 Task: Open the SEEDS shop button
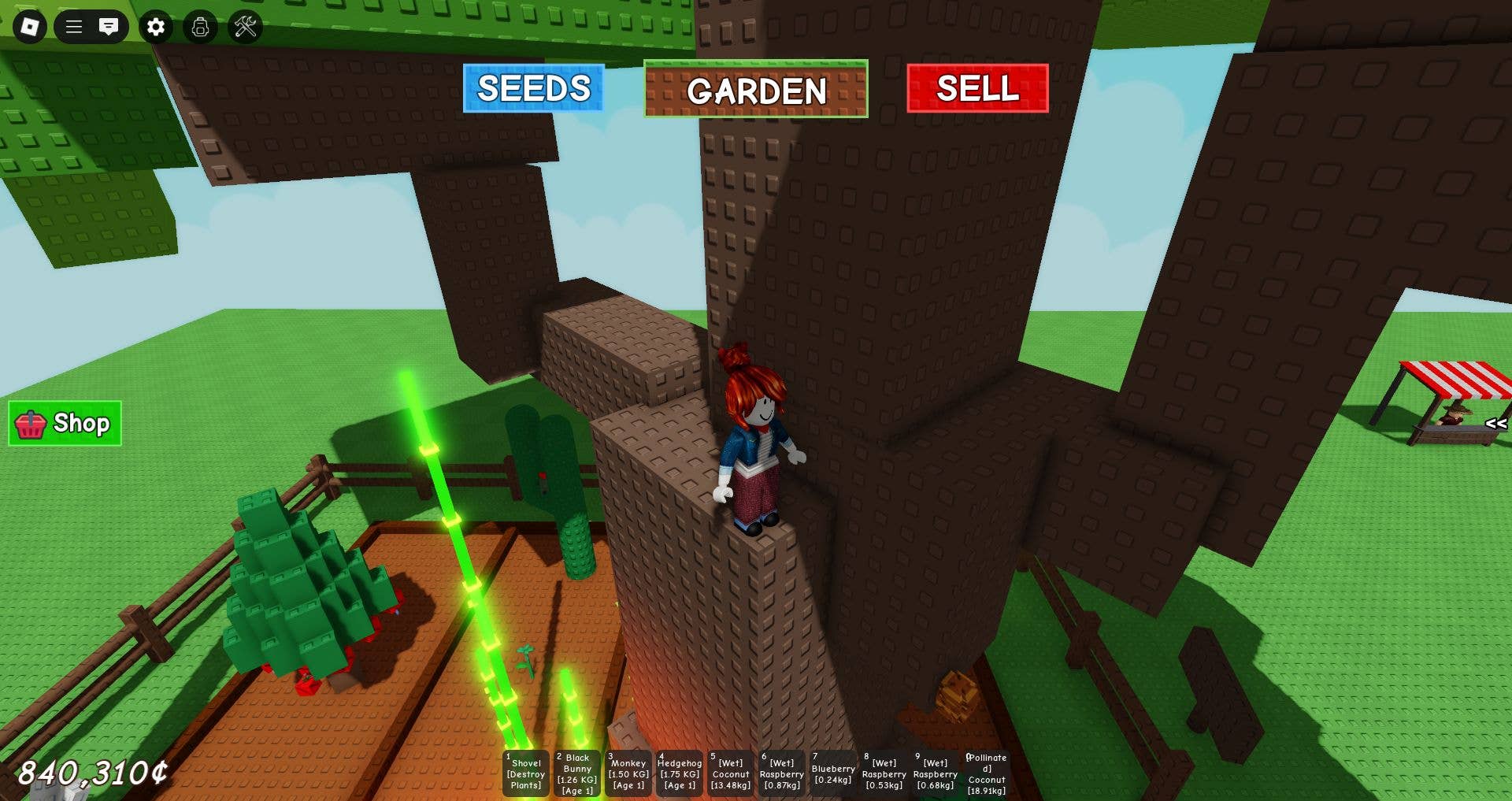pos(533,88)
